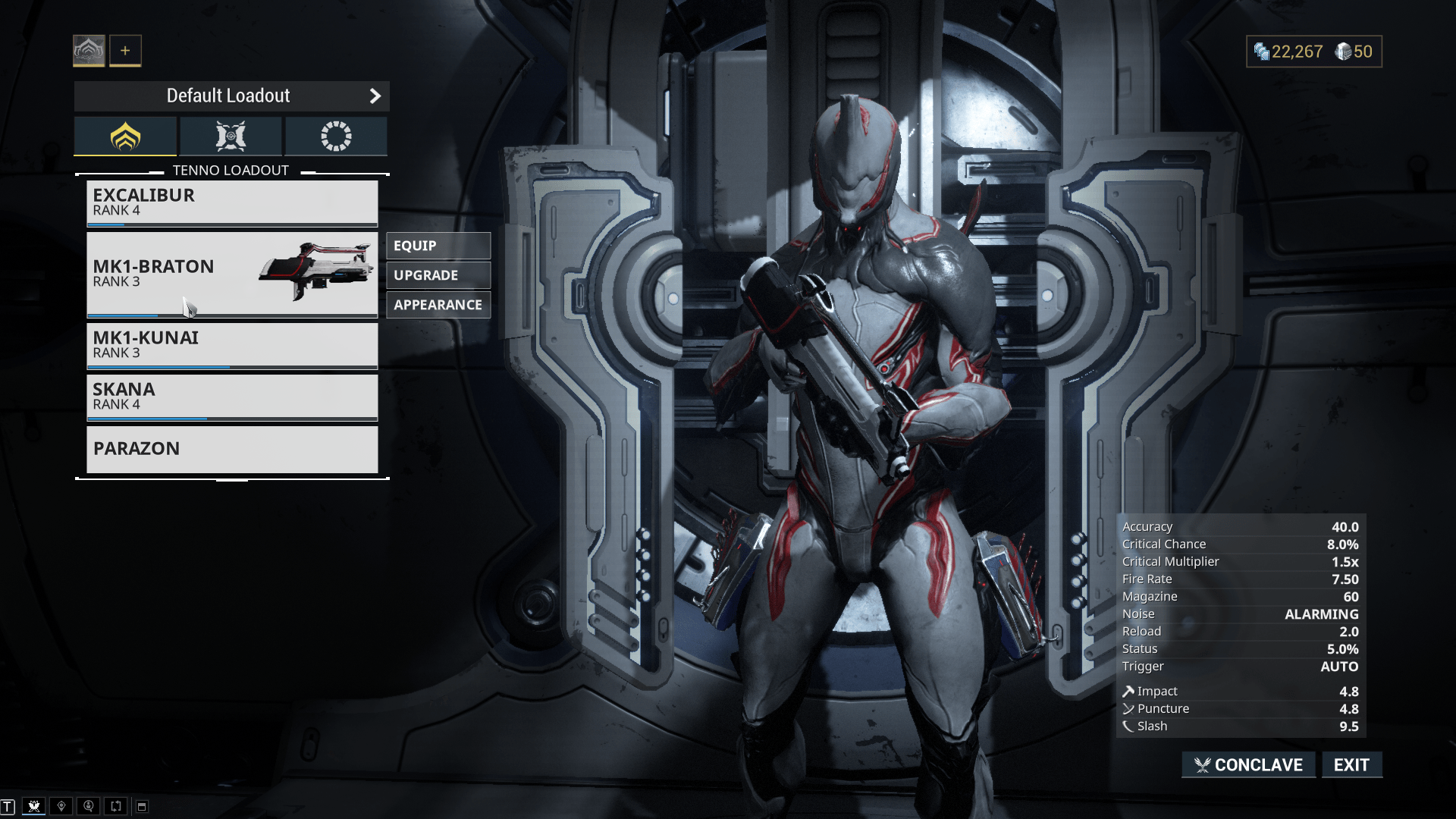Click the CONCLAVE button
Viewport: 1456px width, 819px height.
1248,764
